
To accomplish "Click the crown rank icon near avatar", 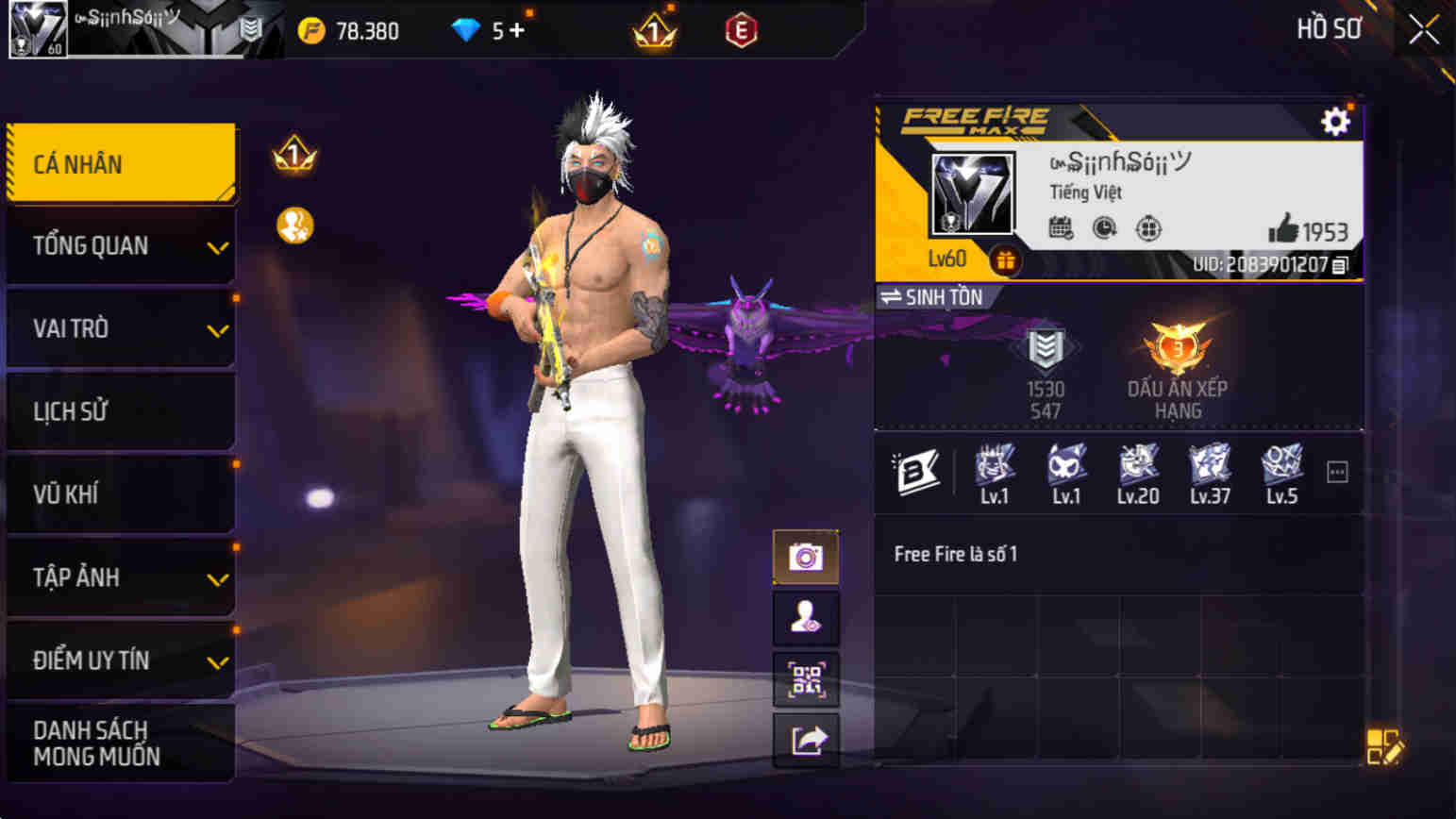I will pyautogui.click(x=294, y=152).
